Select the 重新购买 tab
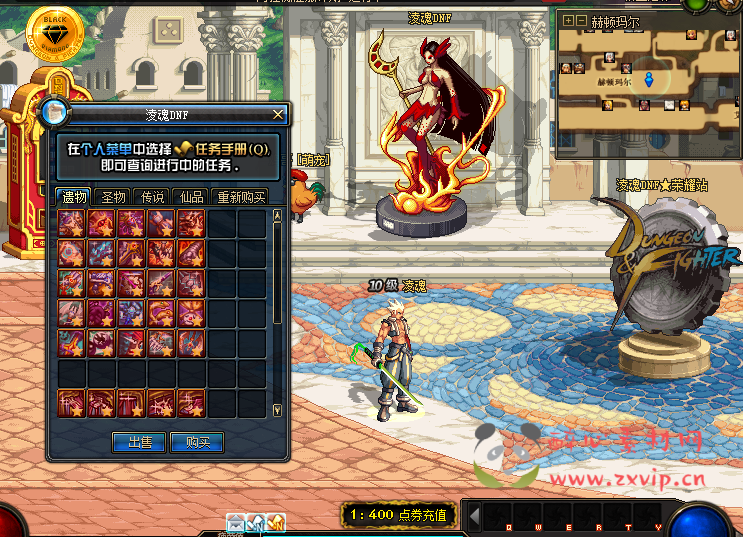This screenshot has width=743, height=537. (x=239, y=197)
